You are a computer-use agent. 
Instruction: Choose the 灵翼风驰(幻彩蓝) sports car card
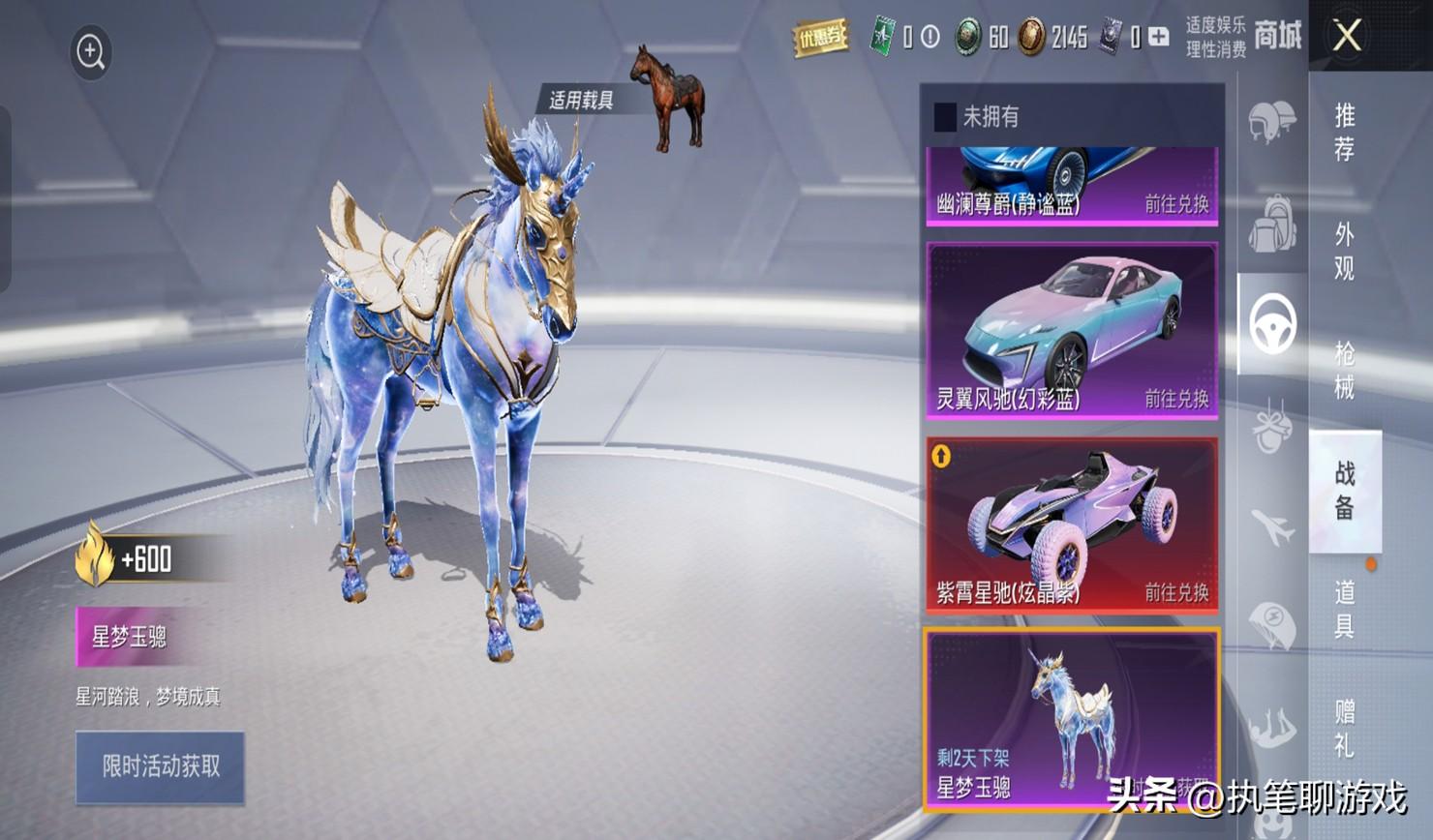(1072, 331)
